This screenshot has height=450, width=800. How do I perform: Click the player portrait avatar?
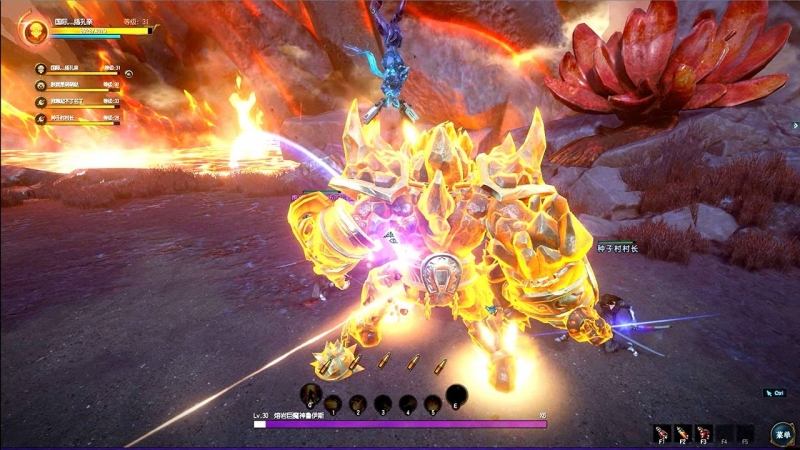(x=36, y=32)
